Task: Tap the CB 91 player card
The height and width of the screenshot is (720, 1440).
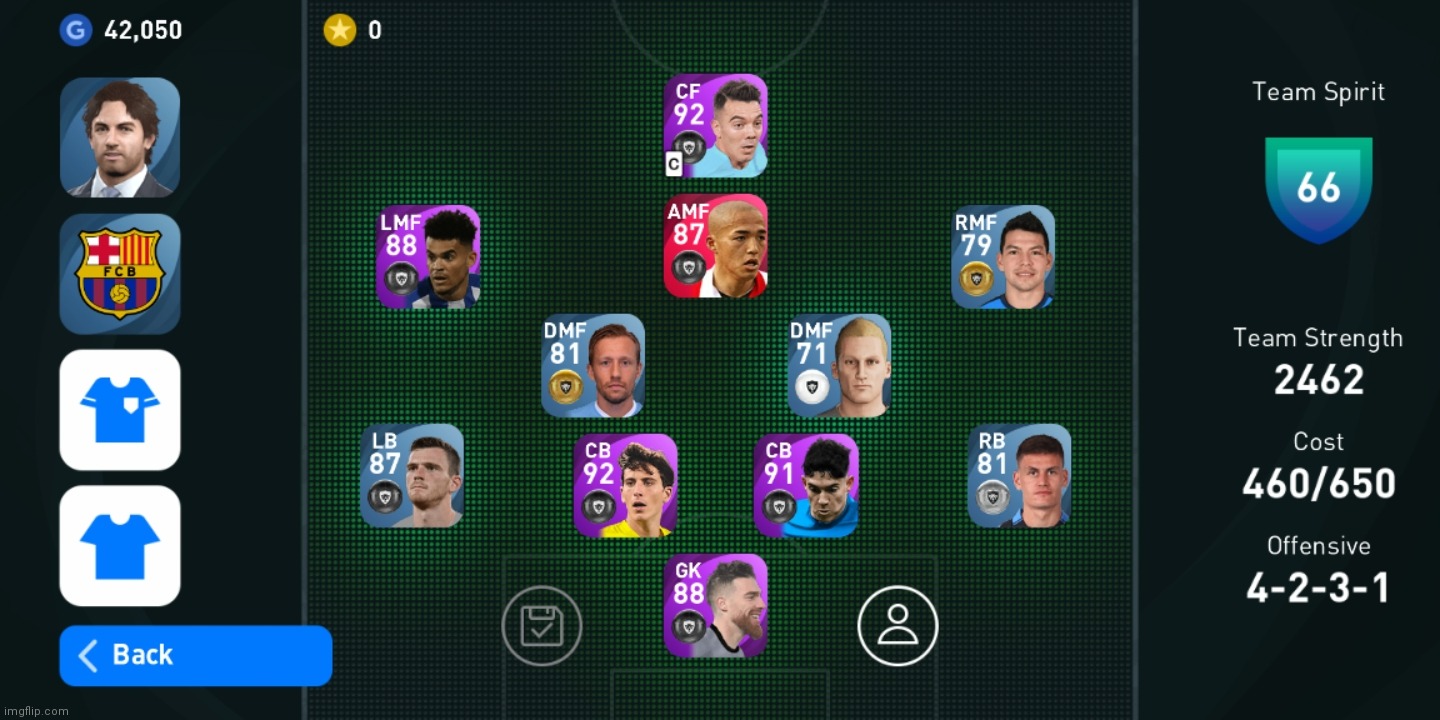Action: [806, 486]
